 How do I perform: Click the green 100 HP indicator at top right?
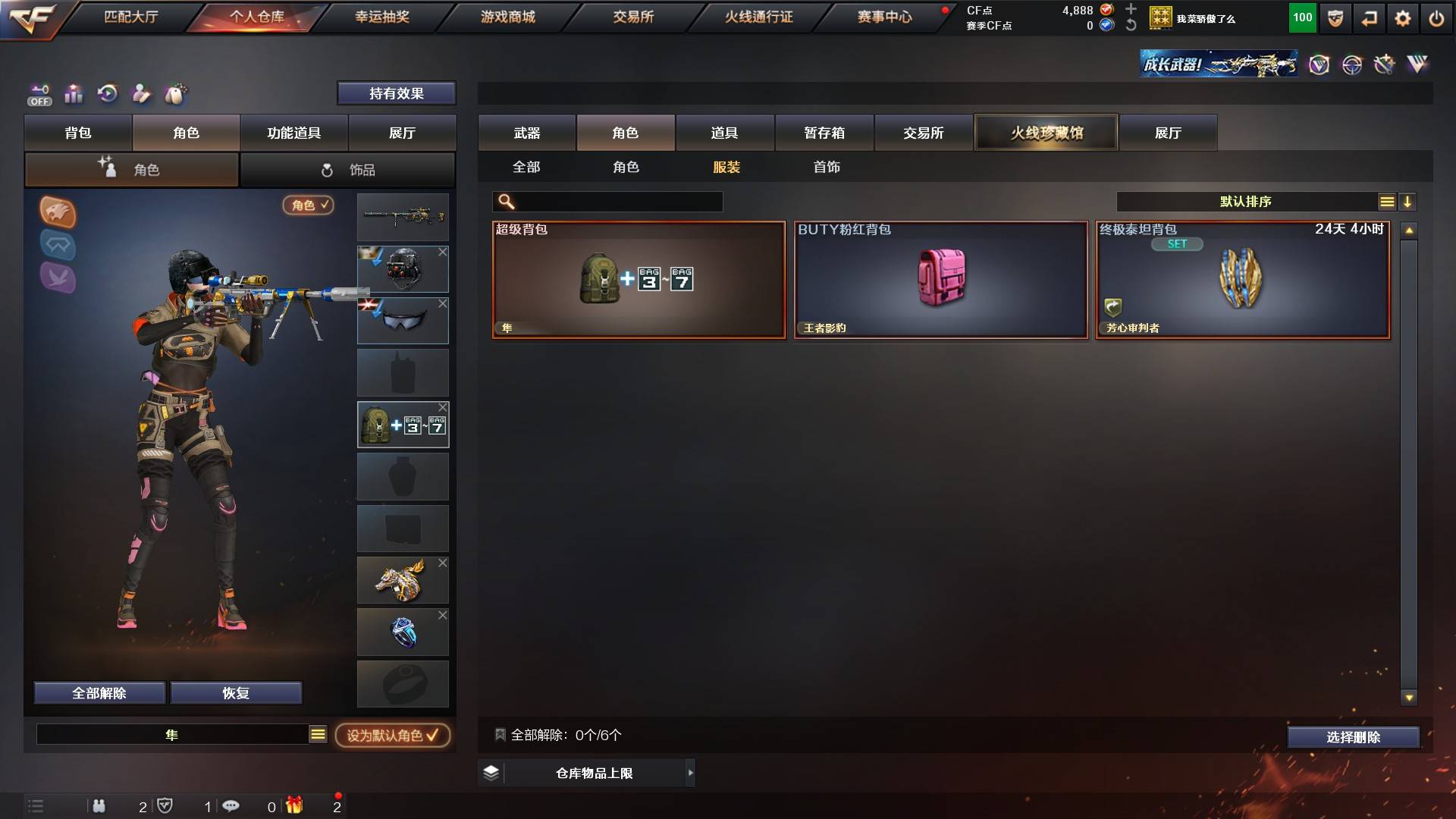(x=1302, y=17)
